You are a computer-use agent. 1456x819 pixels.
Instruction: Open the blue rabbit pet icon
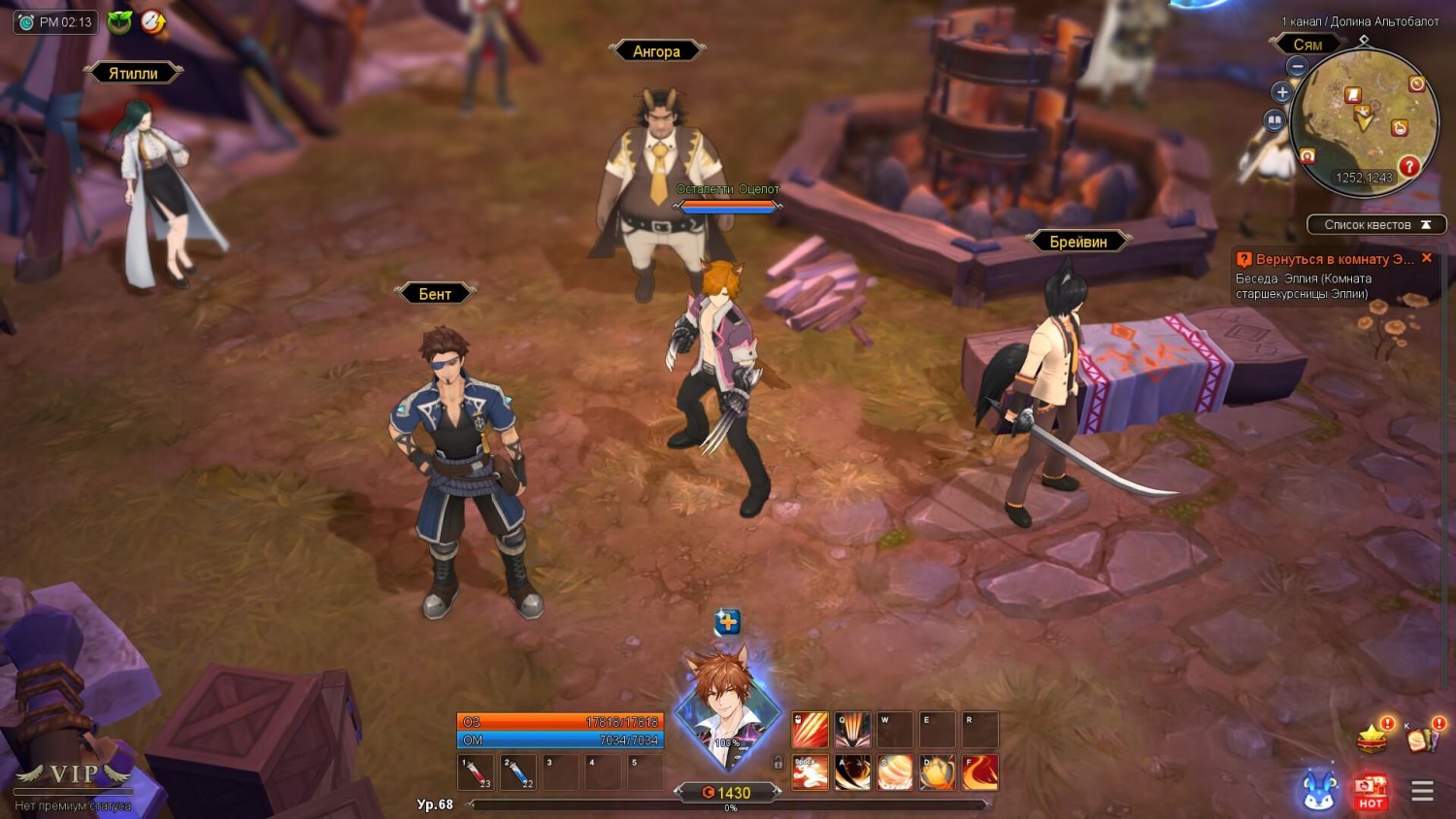pyautogui.click(x=1319, y=791)
